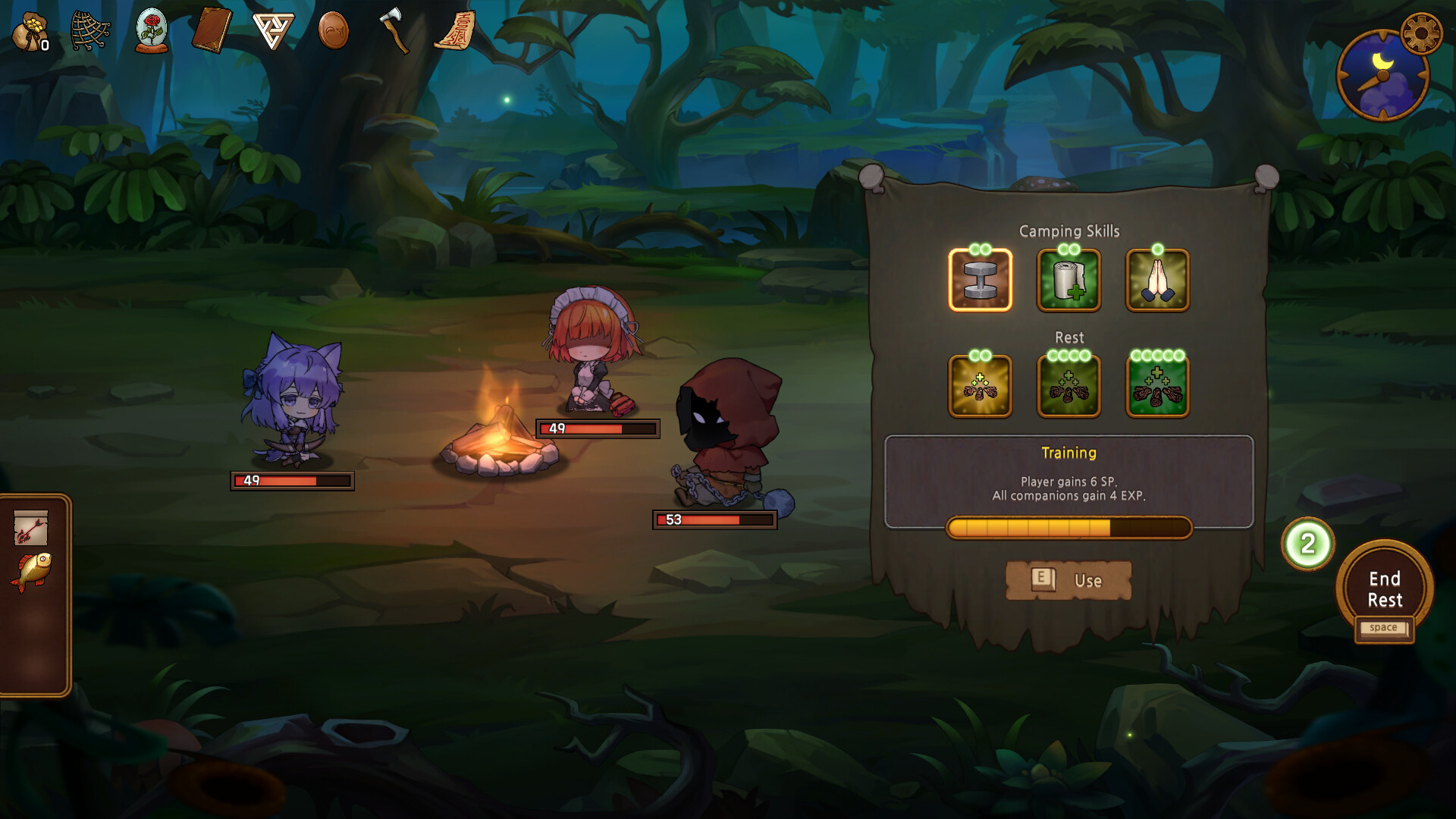Click the End Rest button
Viewport: 1456px width, 819px height.
point(1384,590)
